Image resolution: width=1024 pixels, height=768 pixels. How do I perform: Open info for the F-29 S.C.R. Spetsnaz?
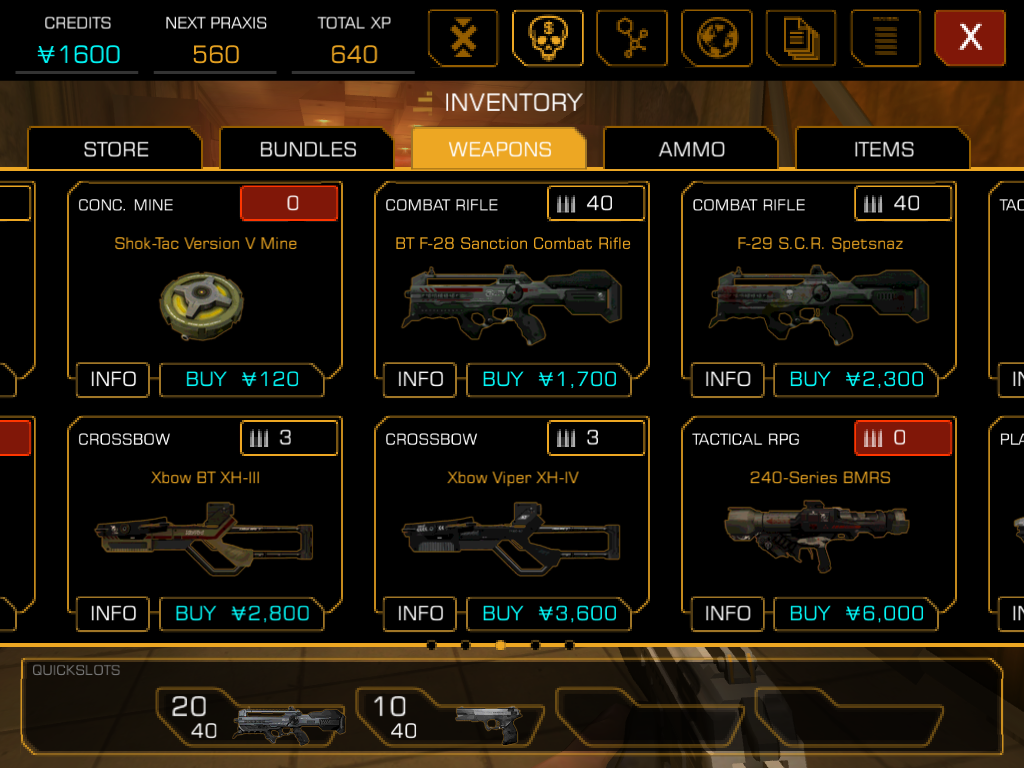[727, 380]
